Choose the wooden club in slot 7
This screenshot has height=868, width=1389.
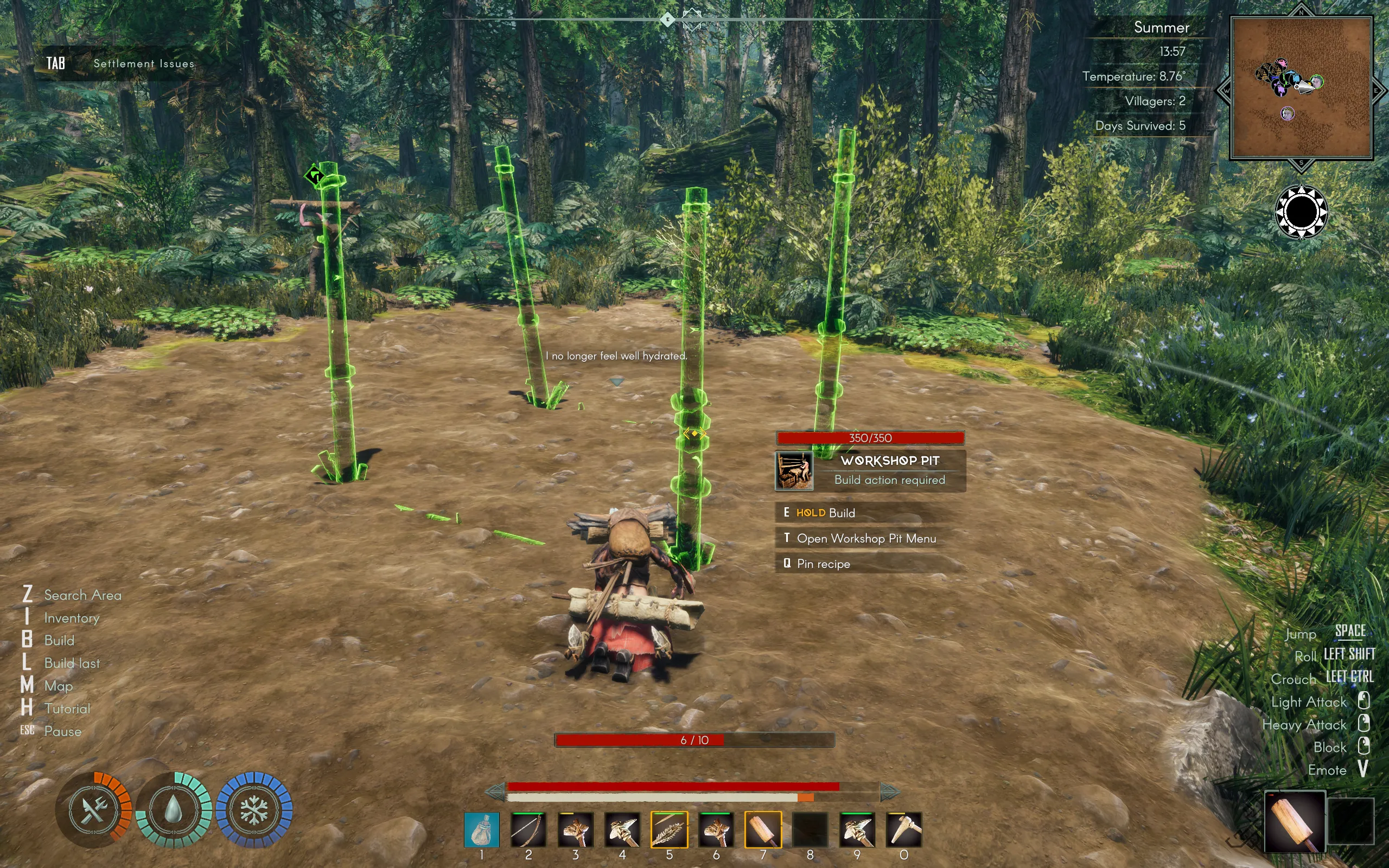(763, 829)
